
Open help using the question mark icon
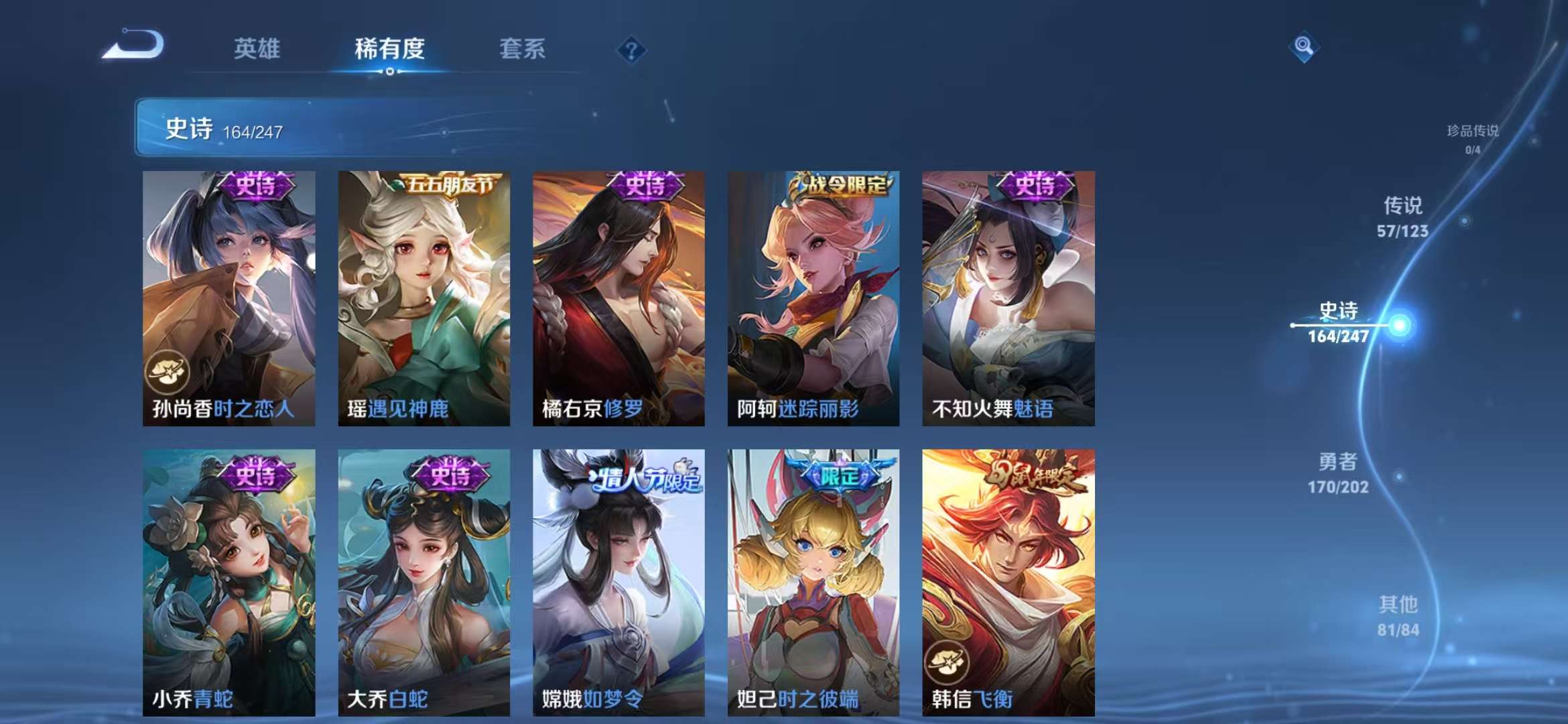click(631, 50)
